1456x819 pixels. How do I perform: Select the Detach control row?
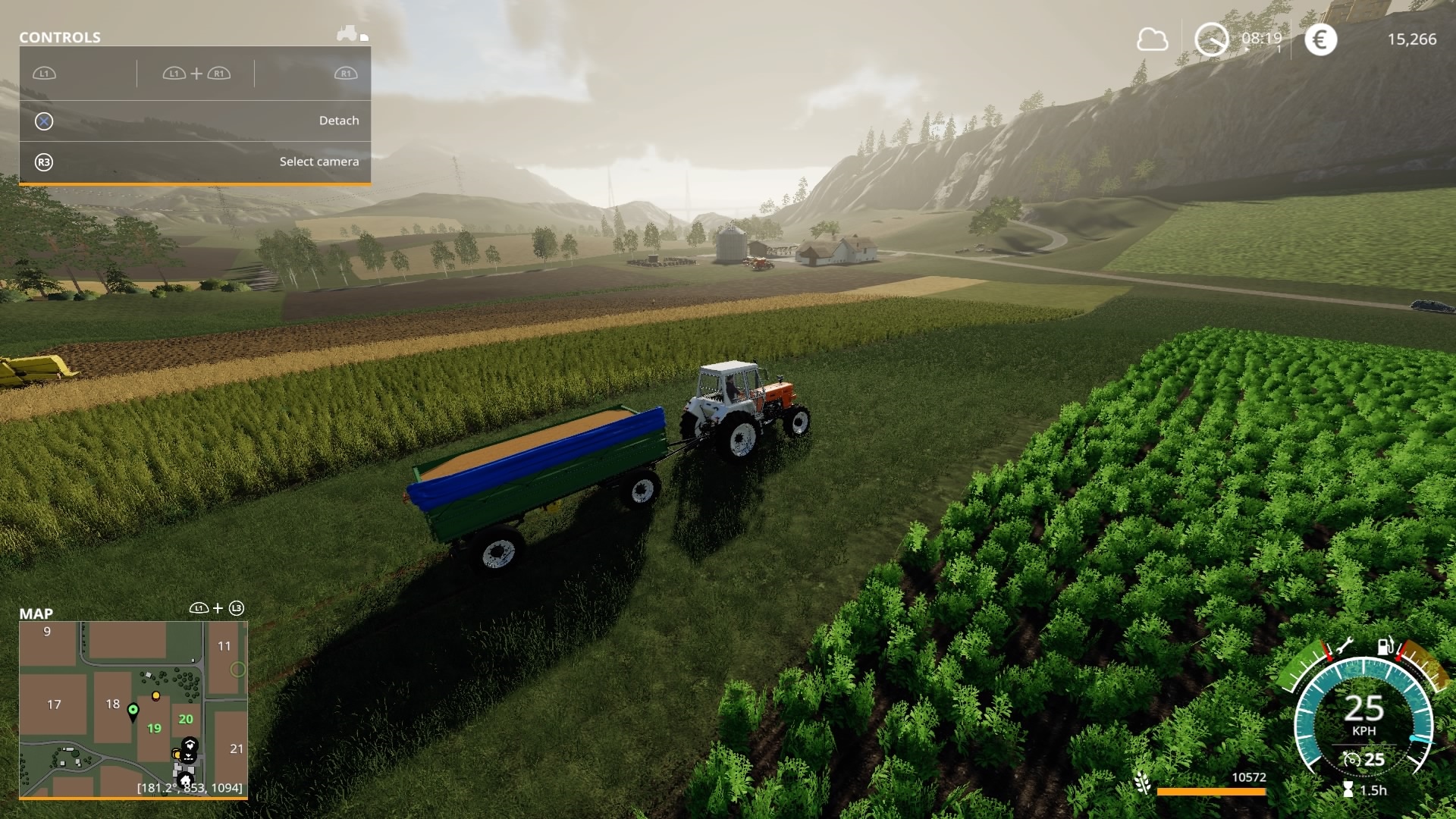(x=195, y=121)
